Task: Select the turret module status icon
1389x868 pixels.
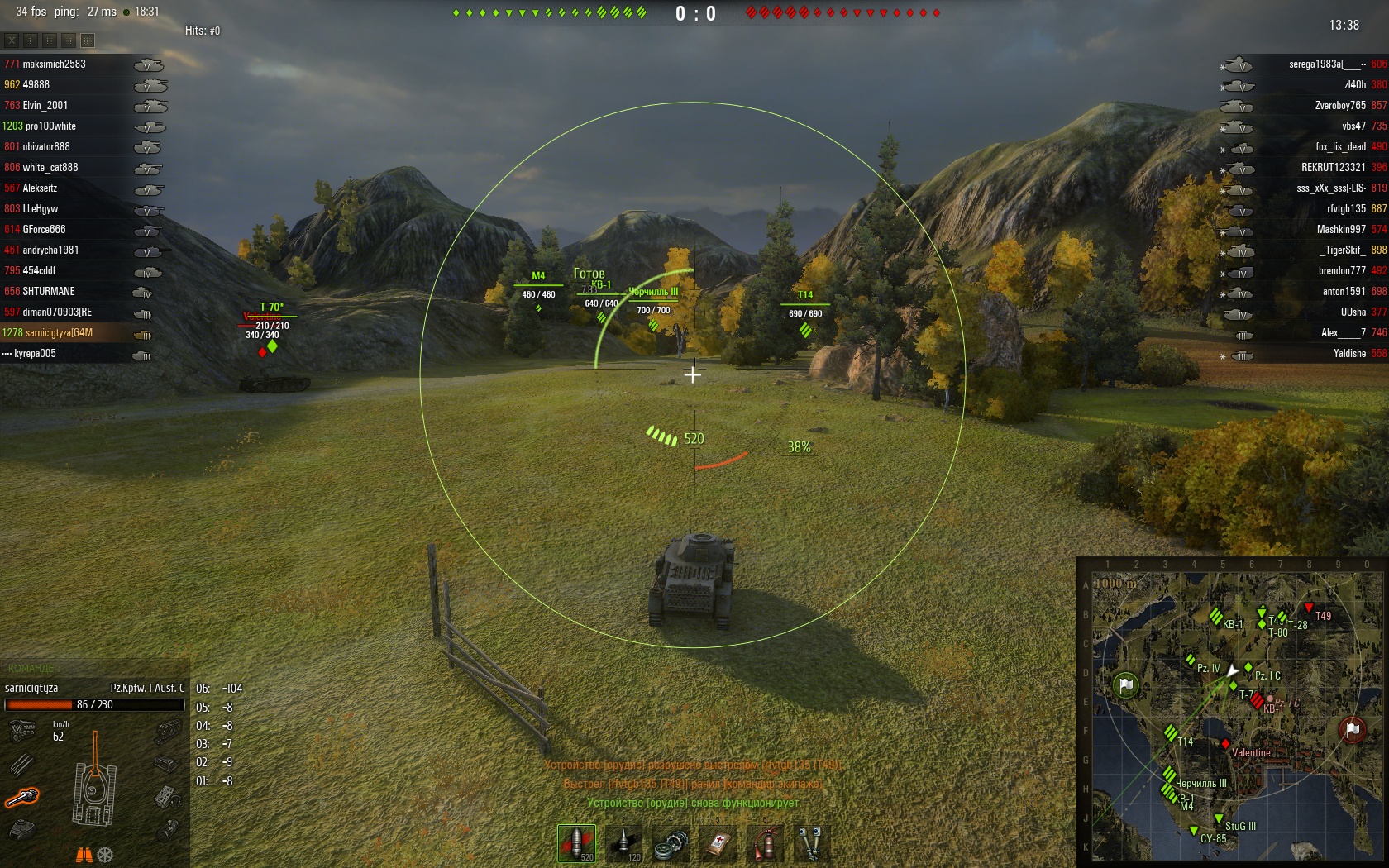Action: [x=22, y=827]
